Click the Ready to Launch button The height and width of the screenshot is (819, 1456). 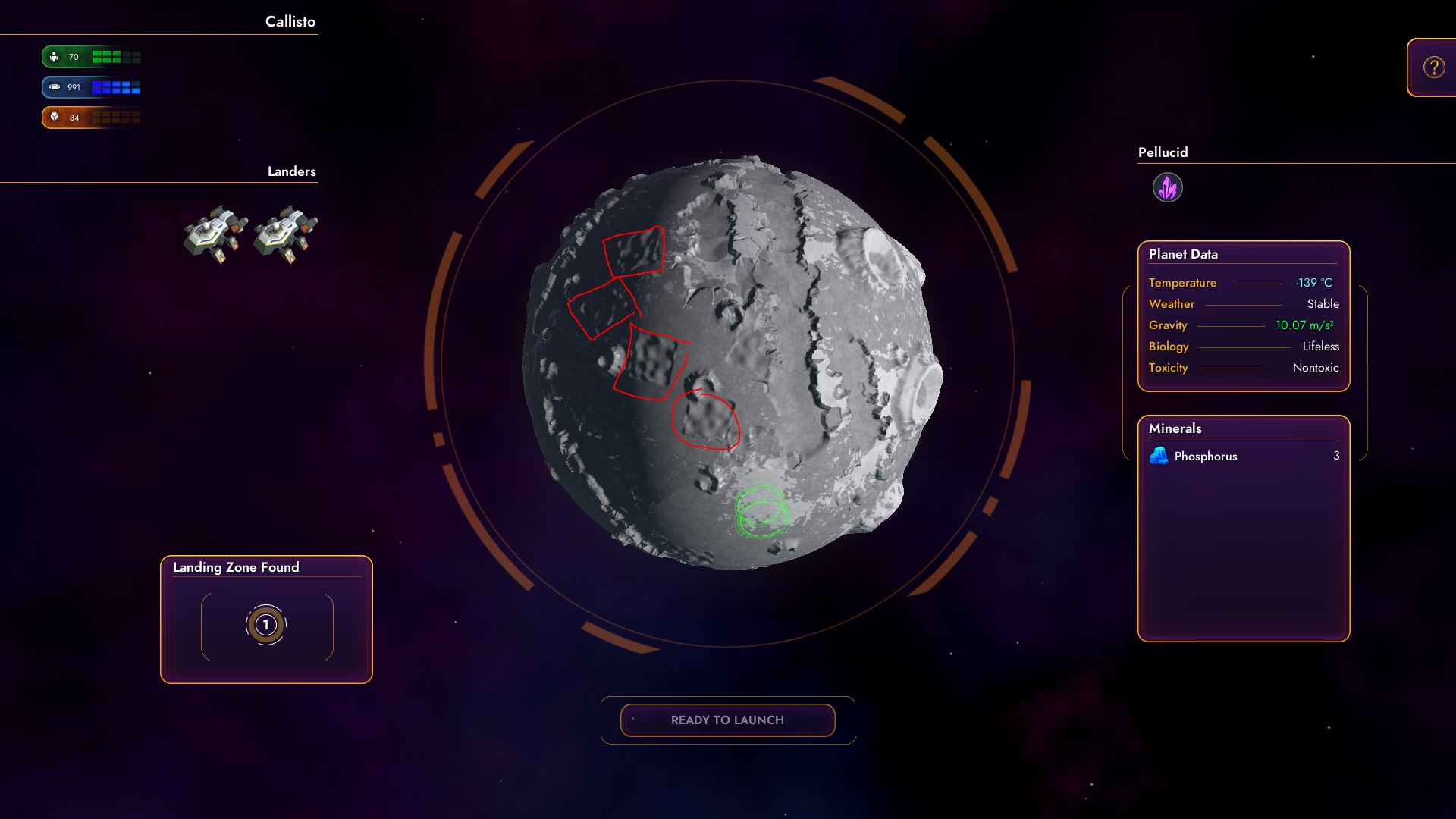[x=727, y=720]
